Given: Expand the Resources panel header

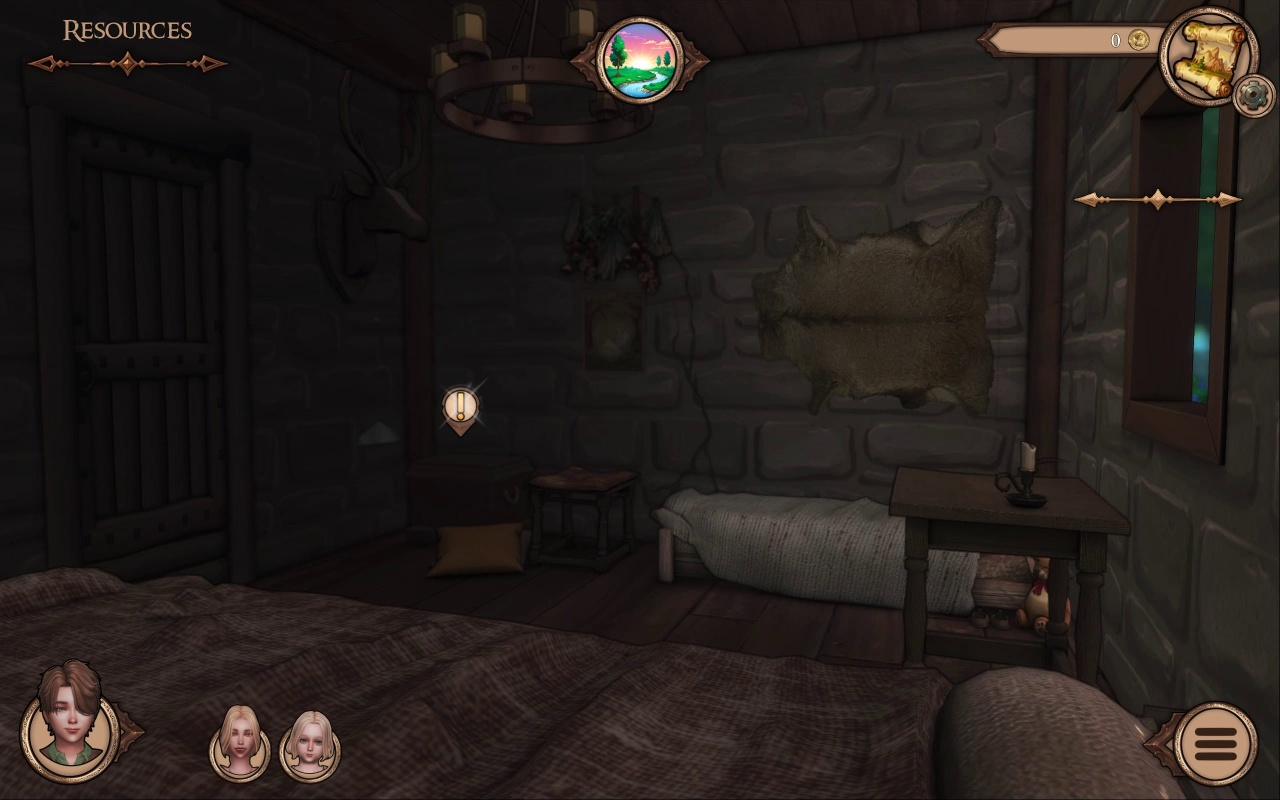Looking at the screenshot, I should [127, 32].
